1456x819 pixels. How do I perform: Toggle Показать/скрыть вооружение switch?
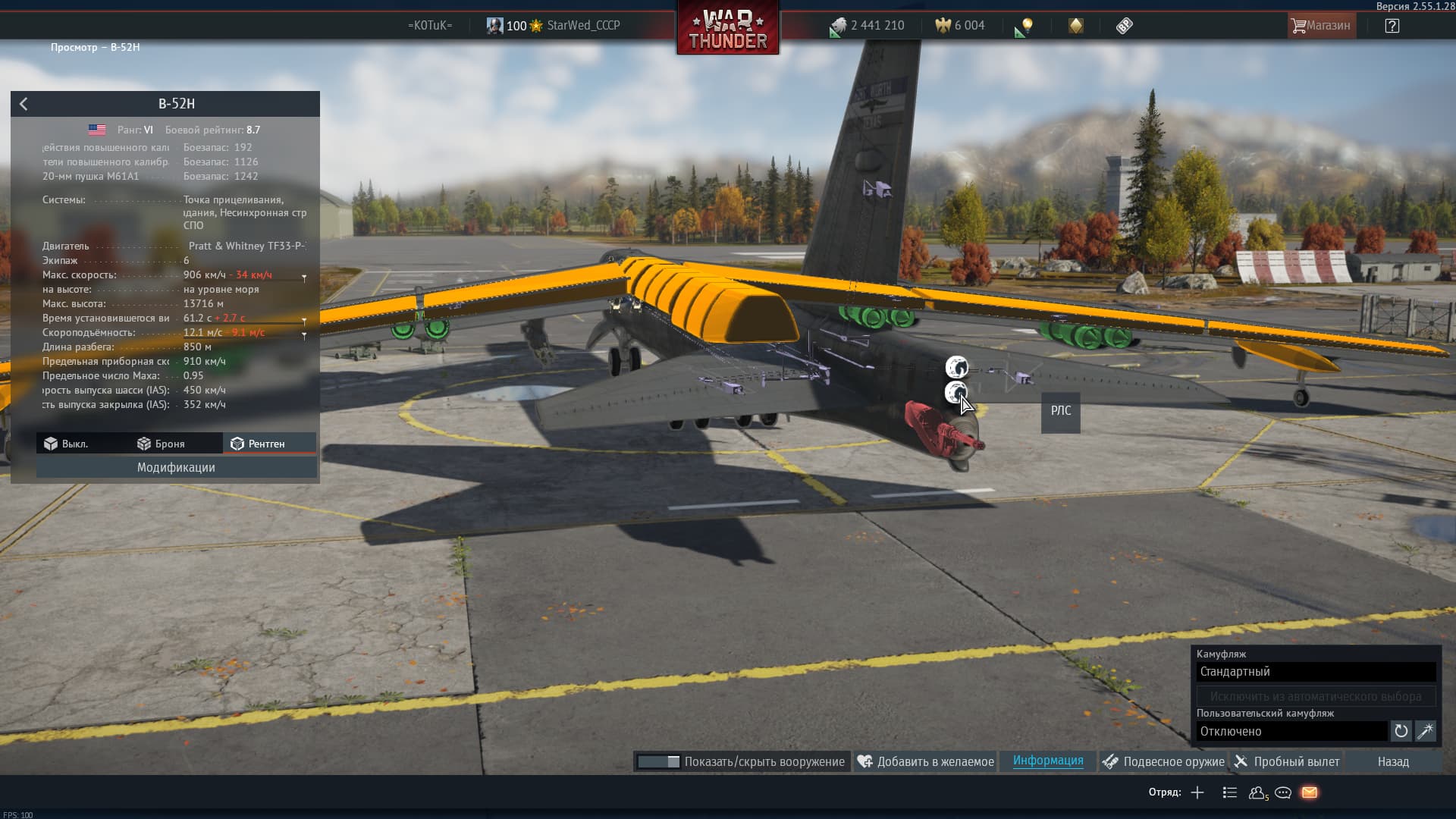658,761
